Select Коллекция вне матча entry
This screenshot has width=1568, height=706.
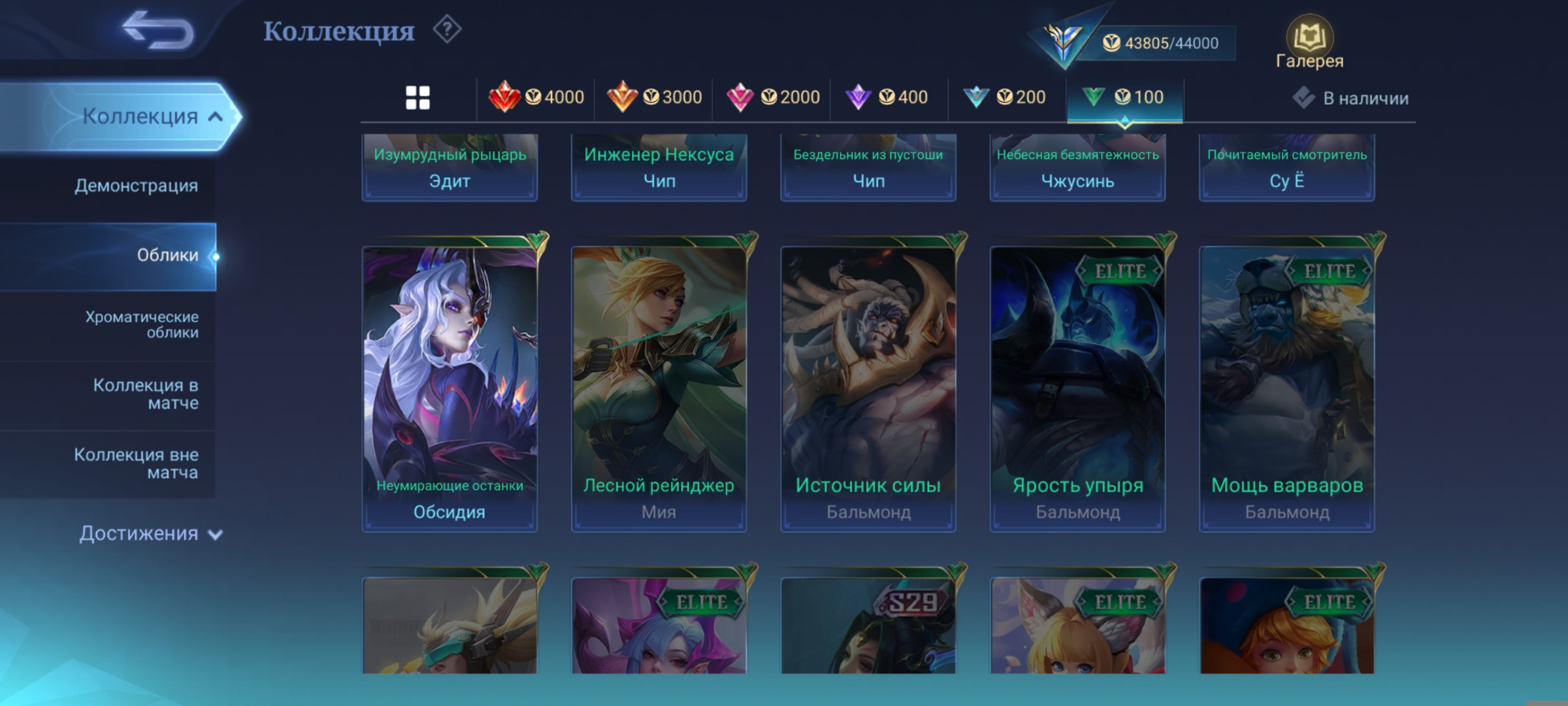[136, 463]
